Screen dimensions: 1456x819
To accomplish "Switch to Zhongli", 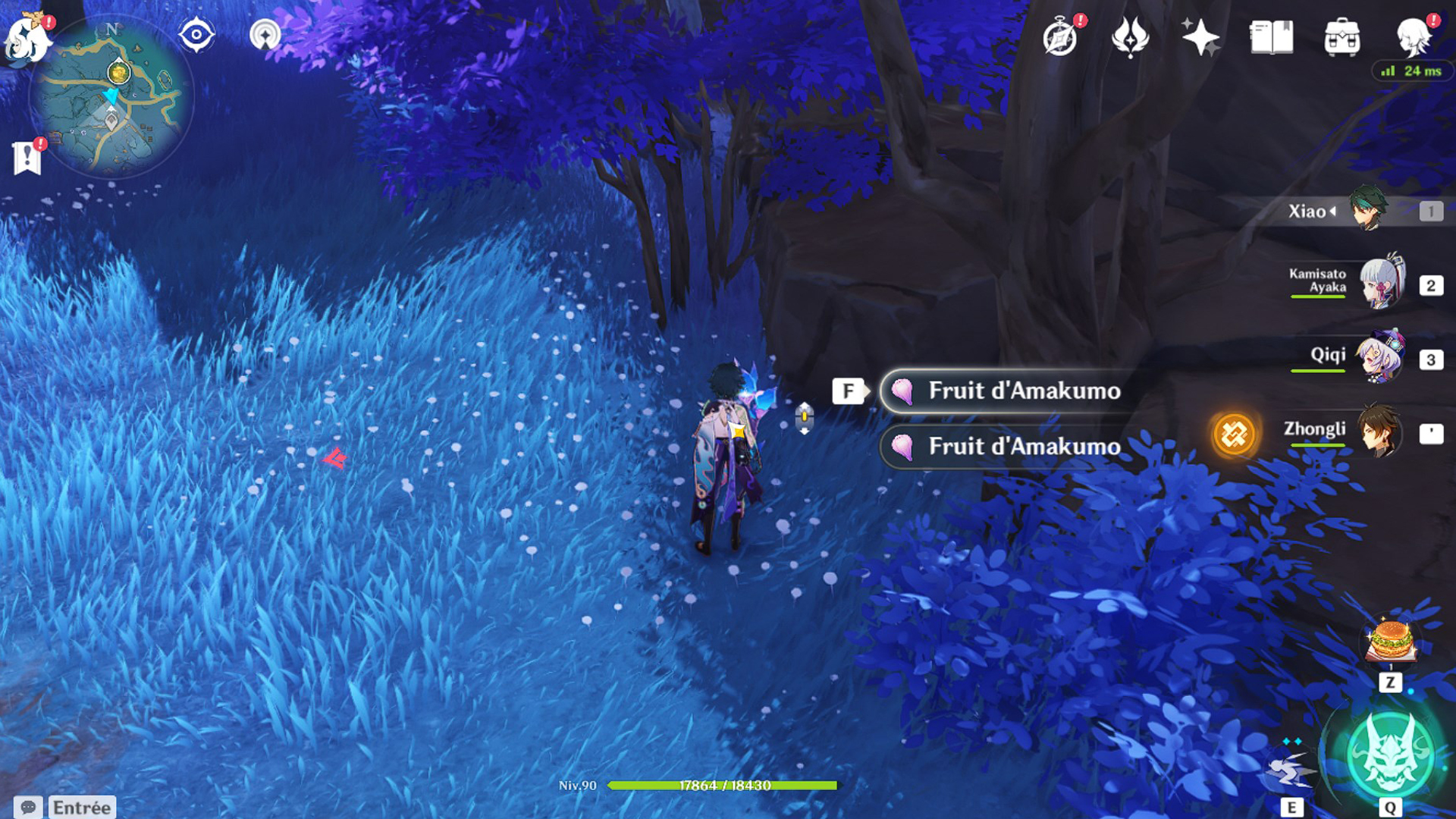I will (x=1379, y=431).
